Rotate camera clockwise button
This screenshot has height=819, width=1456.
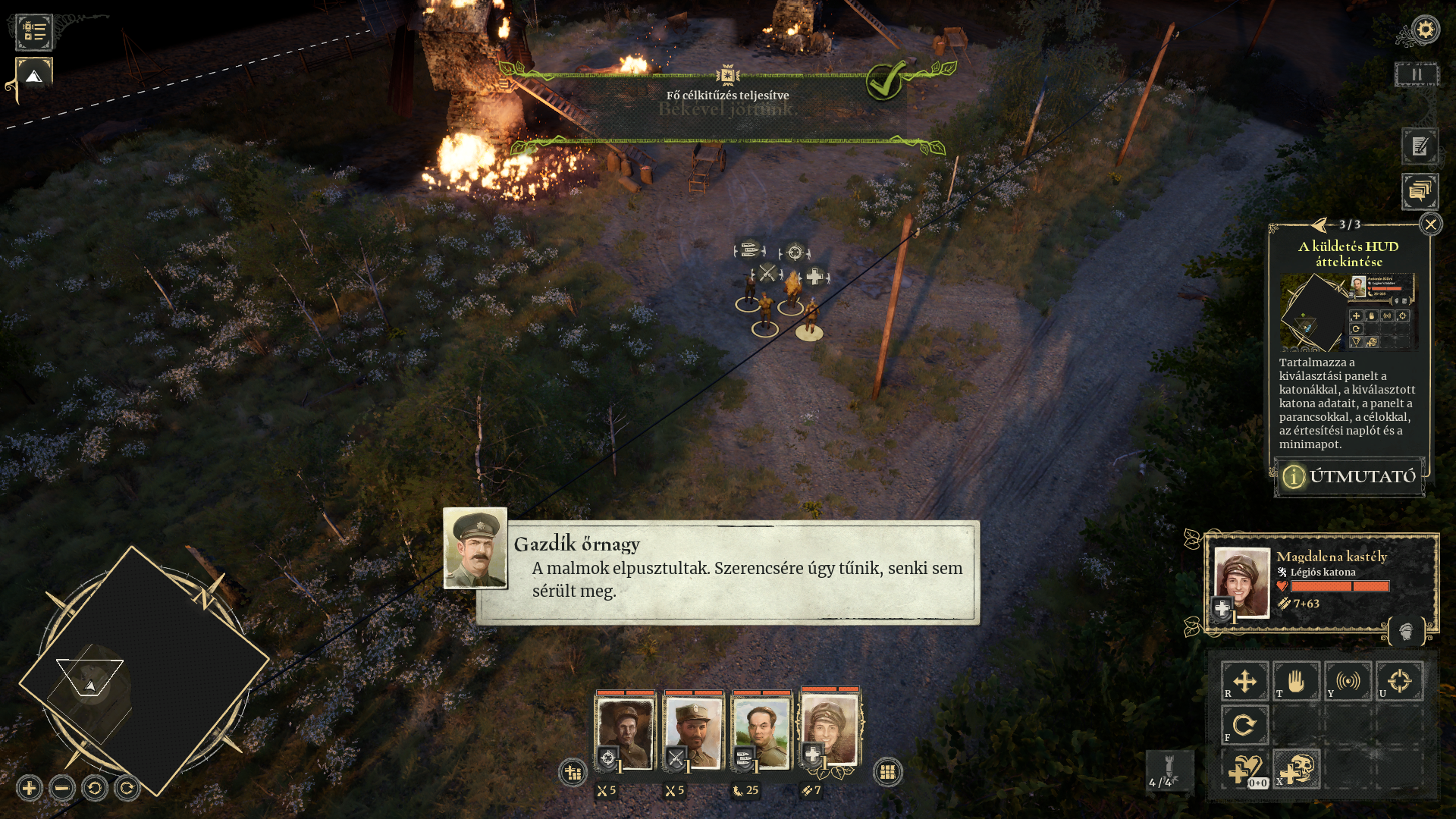pos(127,789)
